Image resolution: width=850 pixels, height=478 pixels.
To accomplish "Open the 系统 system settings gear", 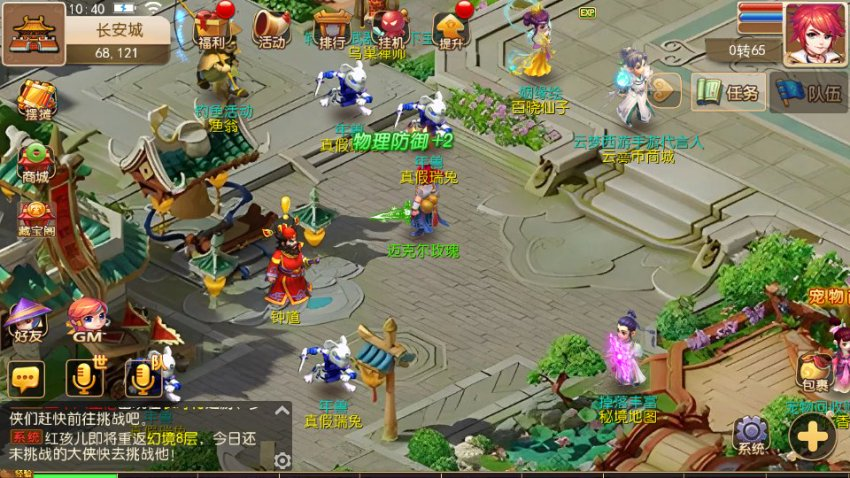I will [x=751, y=435].
